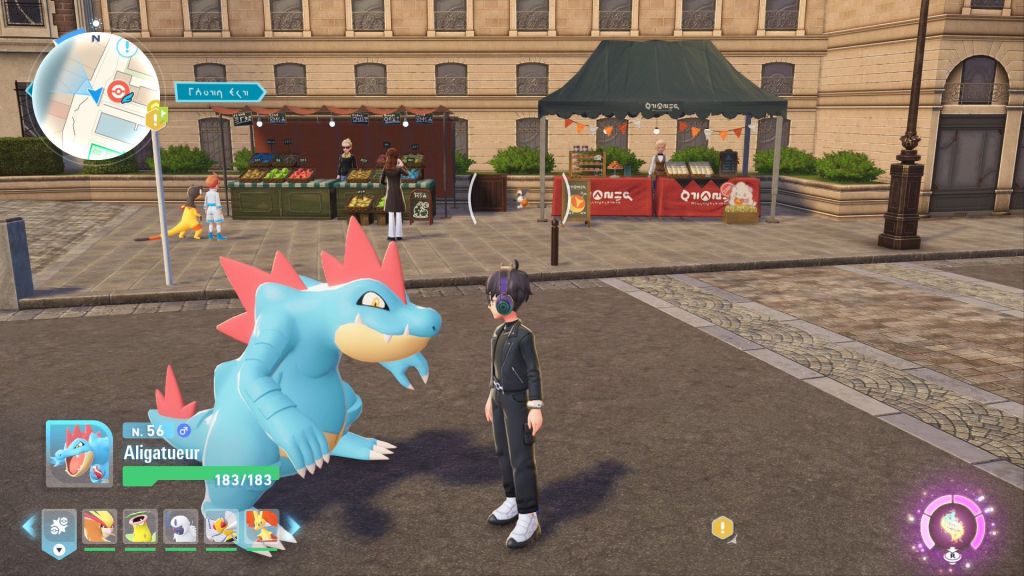
Task: Click the right arrow of the party bar
Action: click(294, 524)
